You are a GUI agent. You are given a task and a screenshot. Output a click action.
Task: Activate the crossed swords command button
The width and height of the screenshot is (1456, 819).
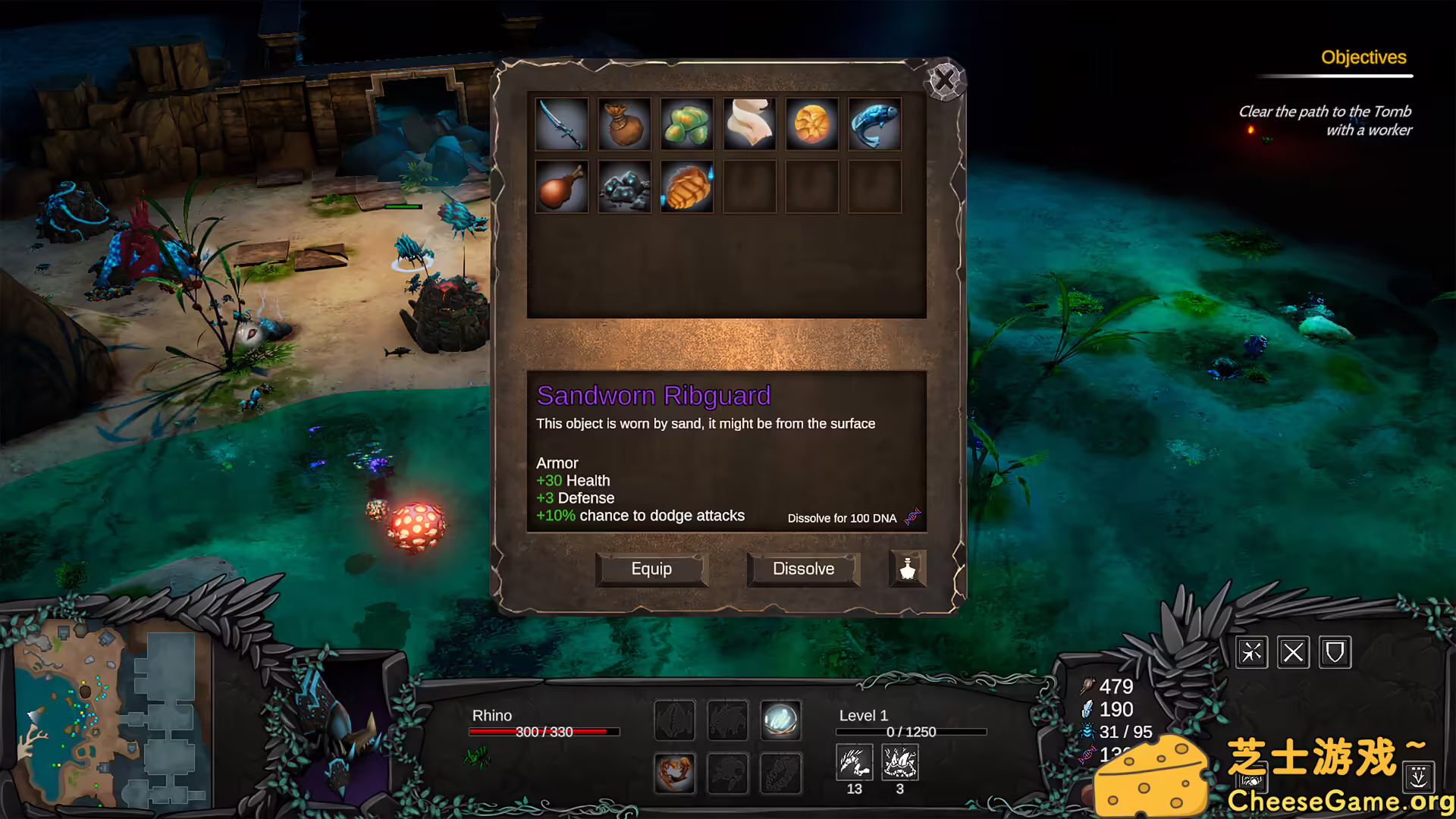tap(1293, 652)
